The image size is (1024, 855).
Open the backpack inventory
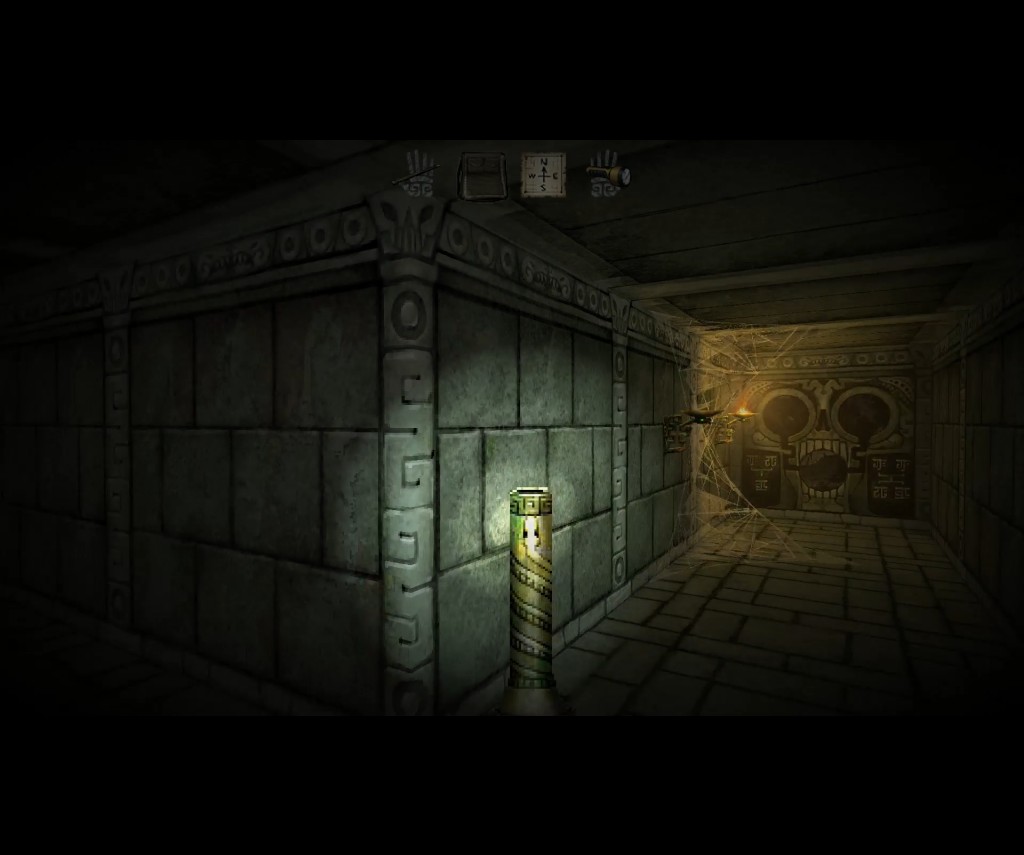(x=481, y=176)
